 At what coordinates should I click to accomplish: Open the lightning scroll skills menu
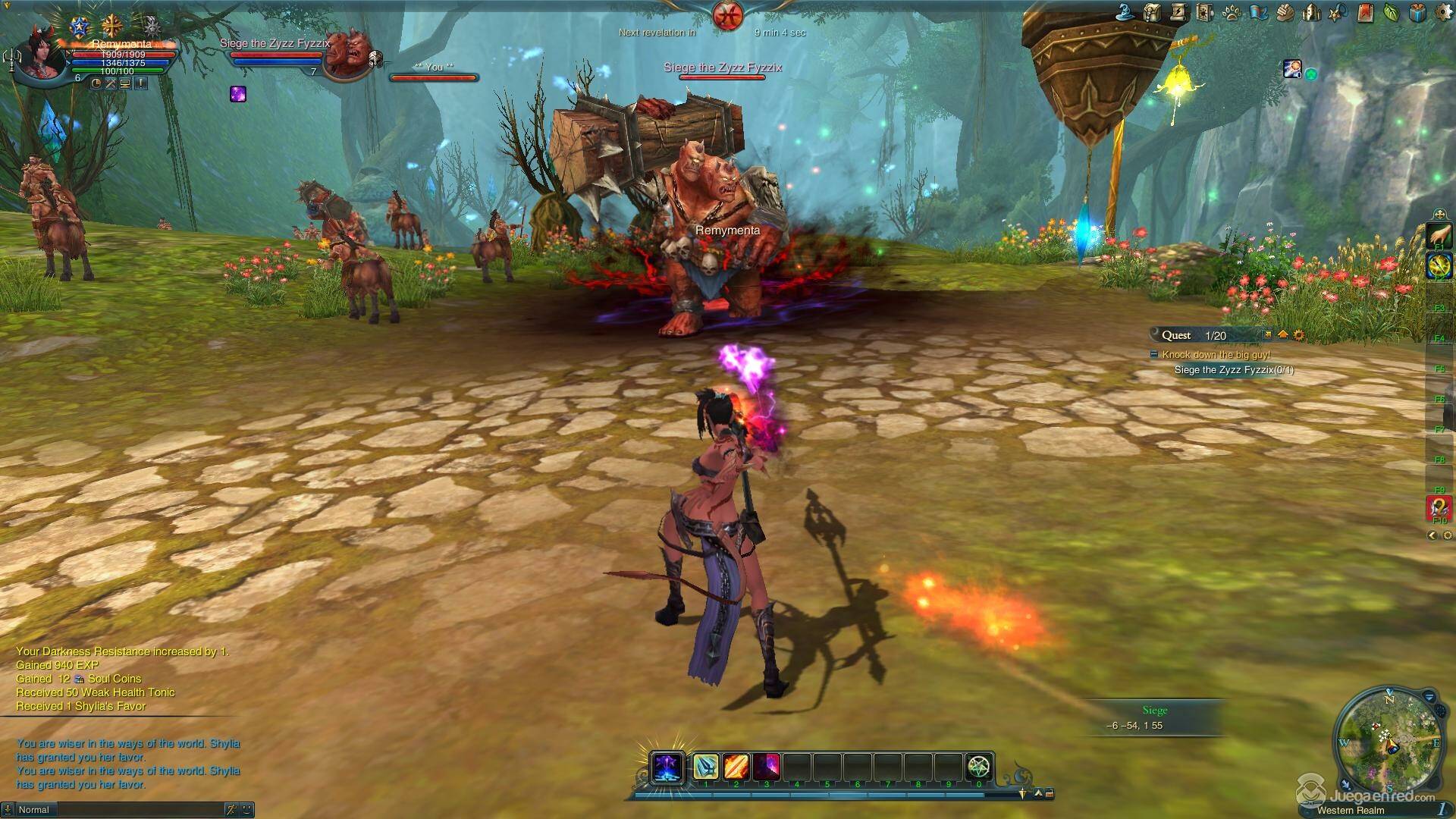tap(1178, 12)
